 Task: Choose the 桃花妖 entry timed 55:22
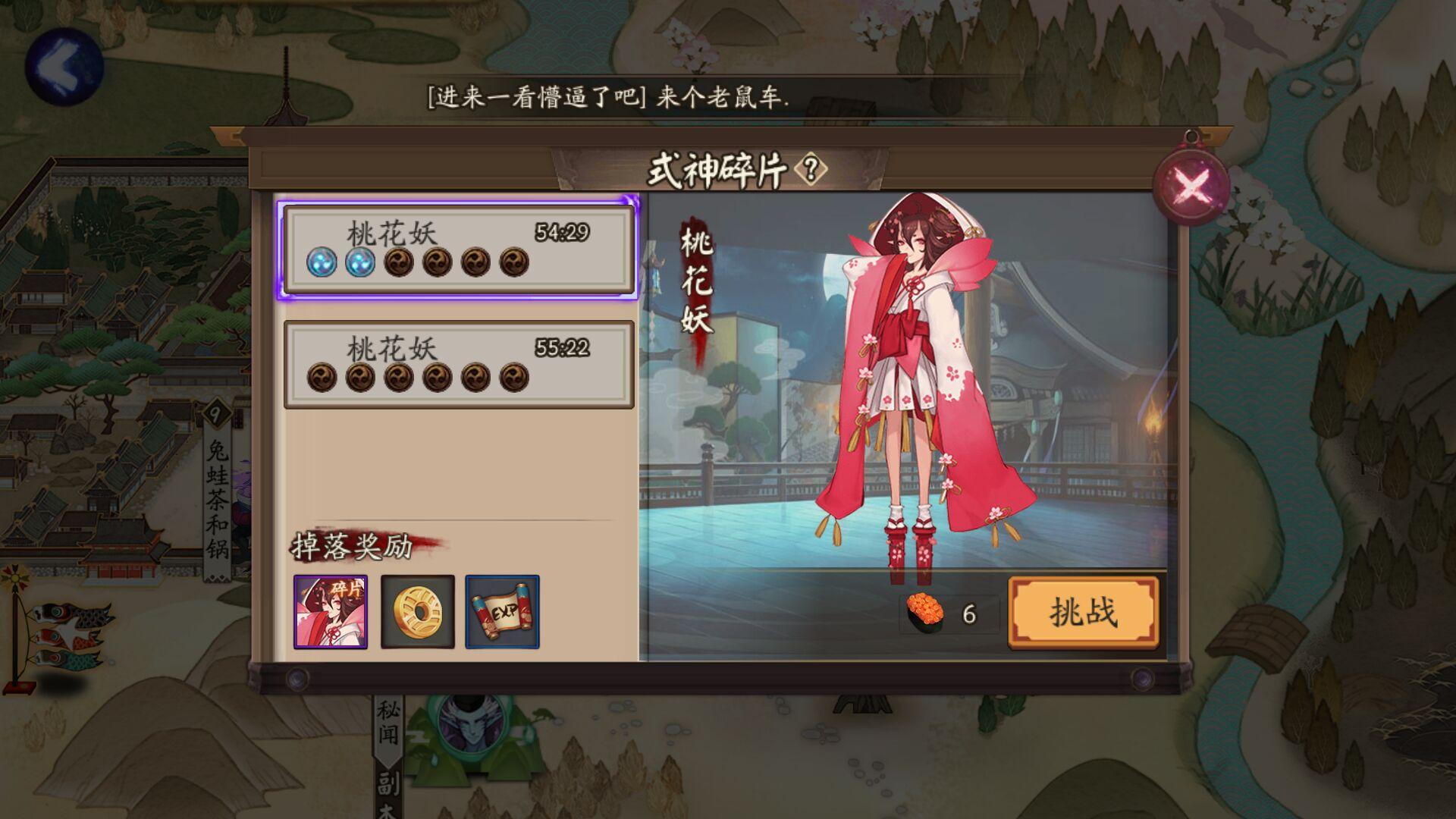click(458, 365)
